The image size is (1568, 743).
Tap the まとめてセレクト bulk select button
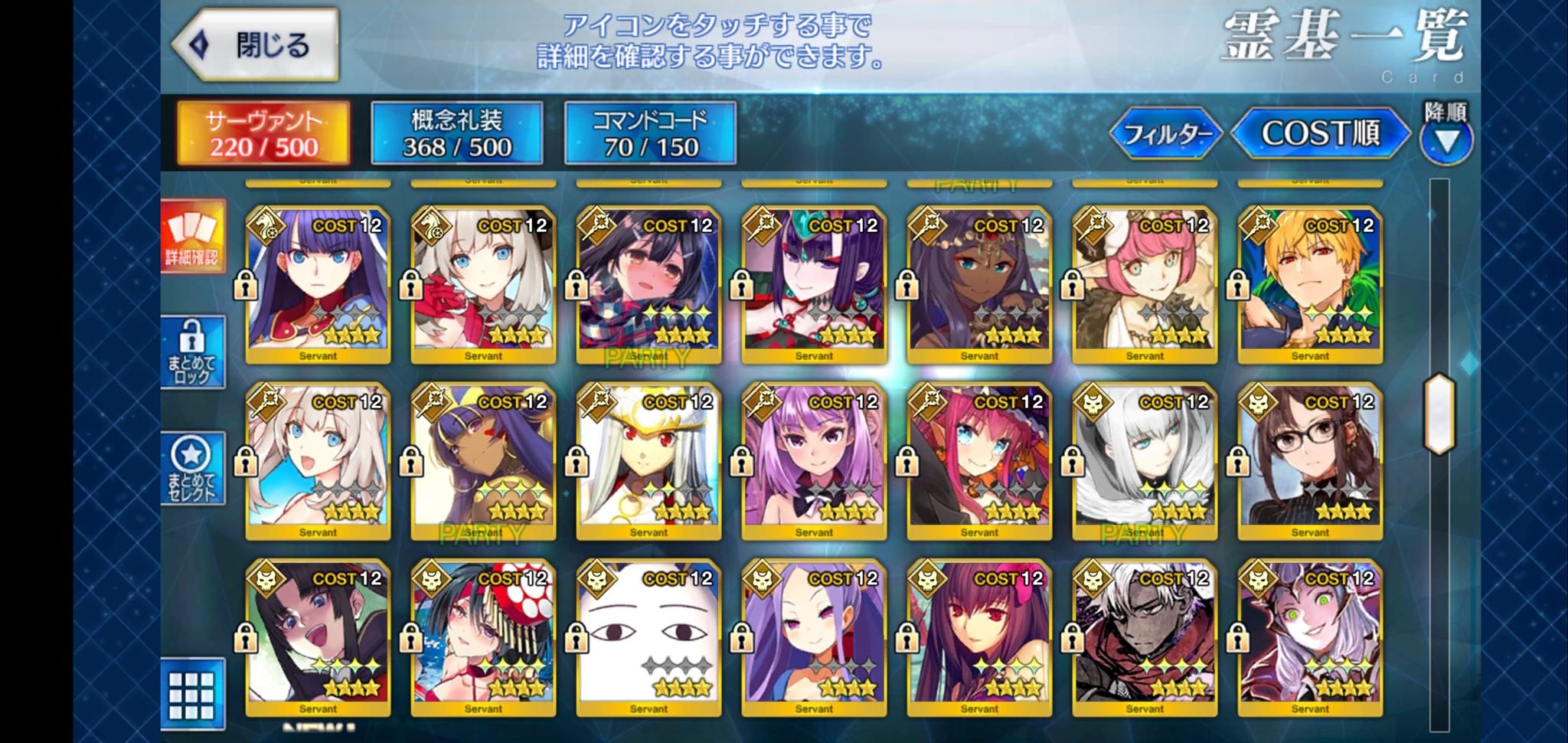(192, 468)
